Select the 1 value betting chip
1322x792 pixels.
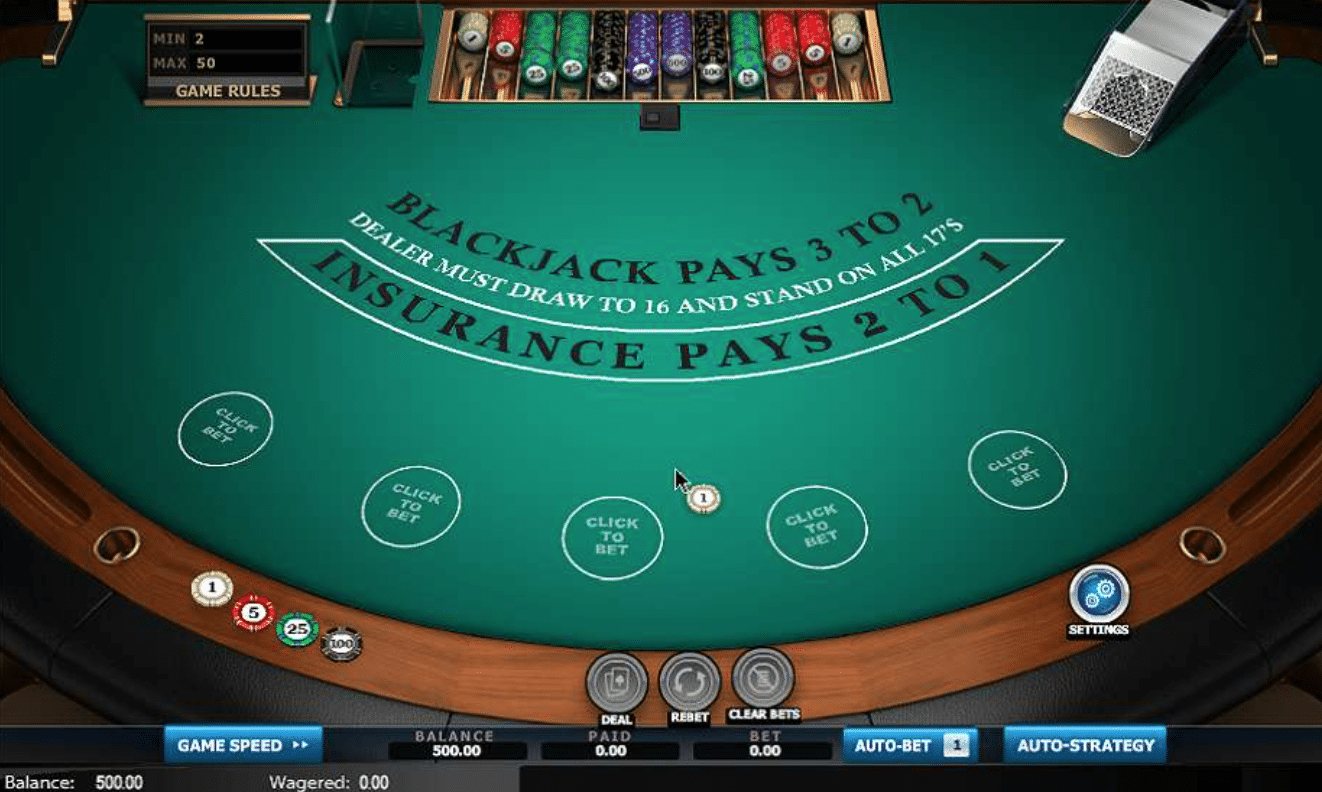point(210,589)
